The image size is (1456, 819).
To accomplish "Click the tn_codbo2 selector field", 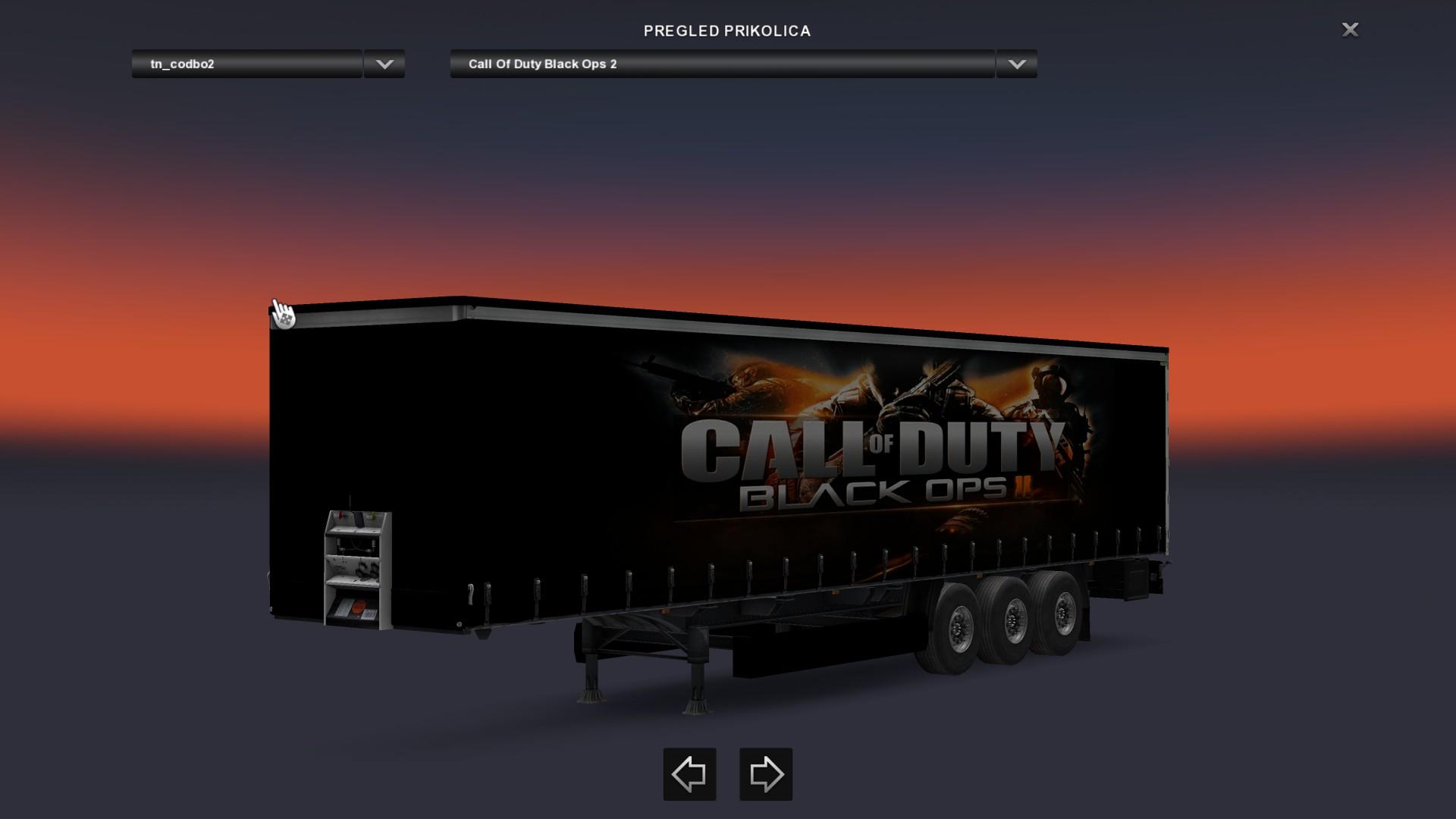I will coord(246,65).
